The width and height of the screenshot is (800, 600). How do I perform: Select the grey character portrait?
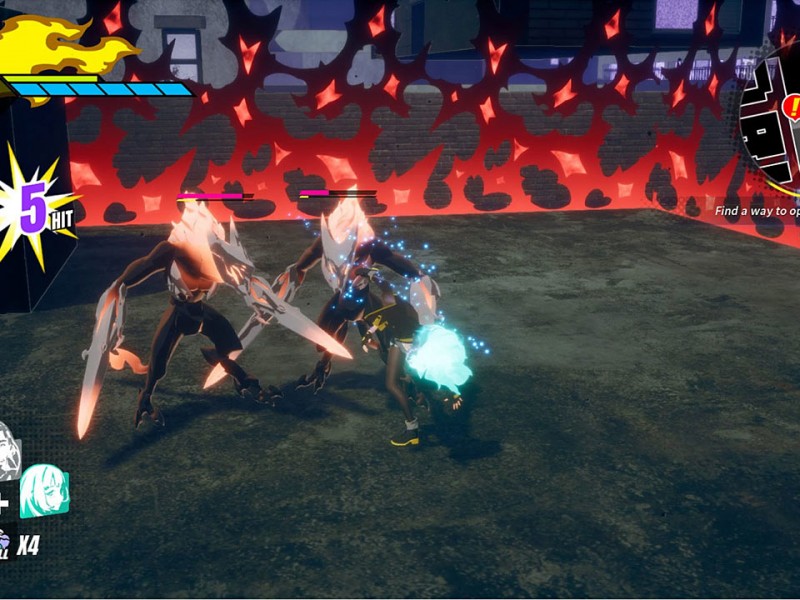(8, 450)
